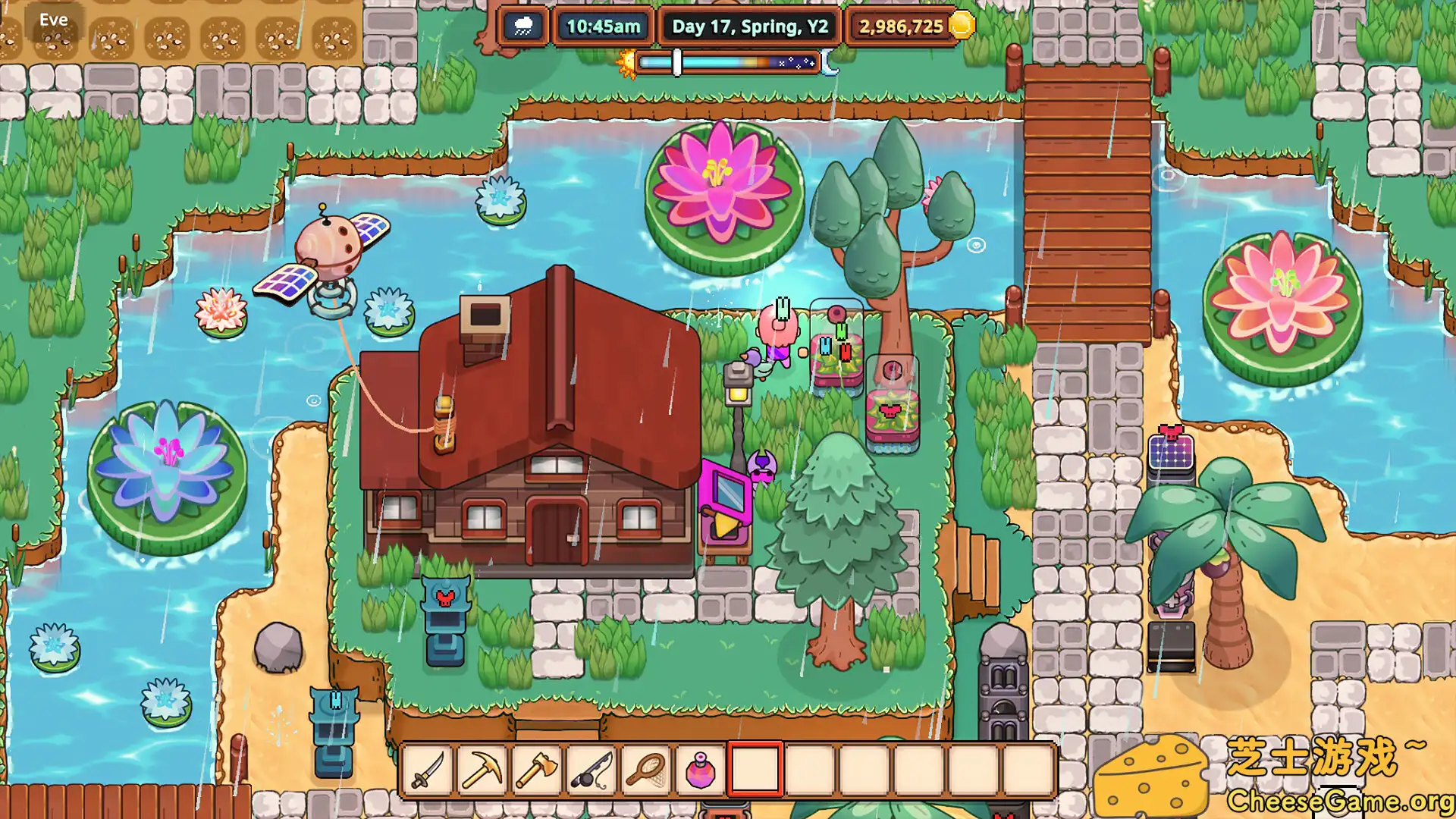Click the Day 17, Spring, Y2 panel
Screen dimensions: 1456x819
coord(747,26)
